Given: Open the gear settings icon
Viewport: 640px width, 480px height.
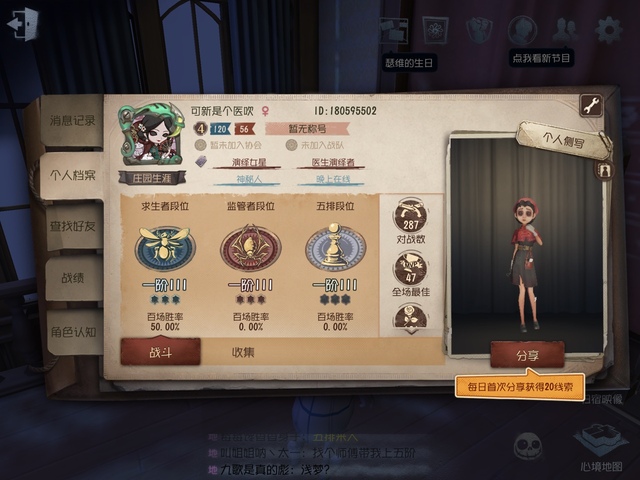Looking at the screenshot, I should pyautogui.click(x=608, y=30).
